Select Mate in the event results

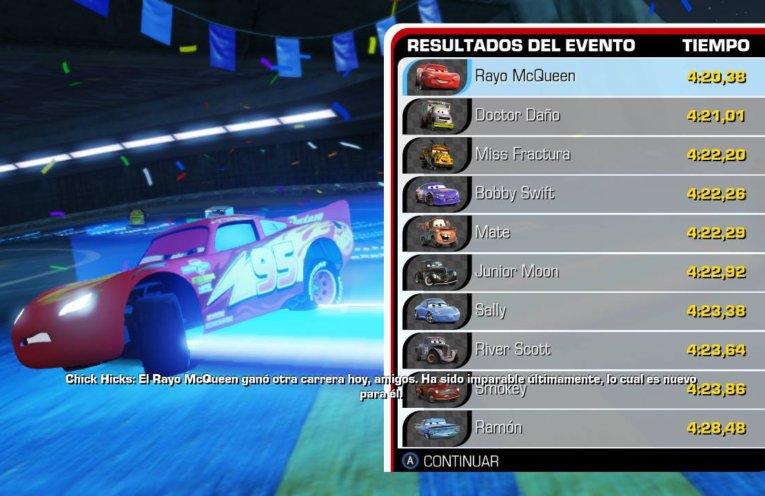580,232
